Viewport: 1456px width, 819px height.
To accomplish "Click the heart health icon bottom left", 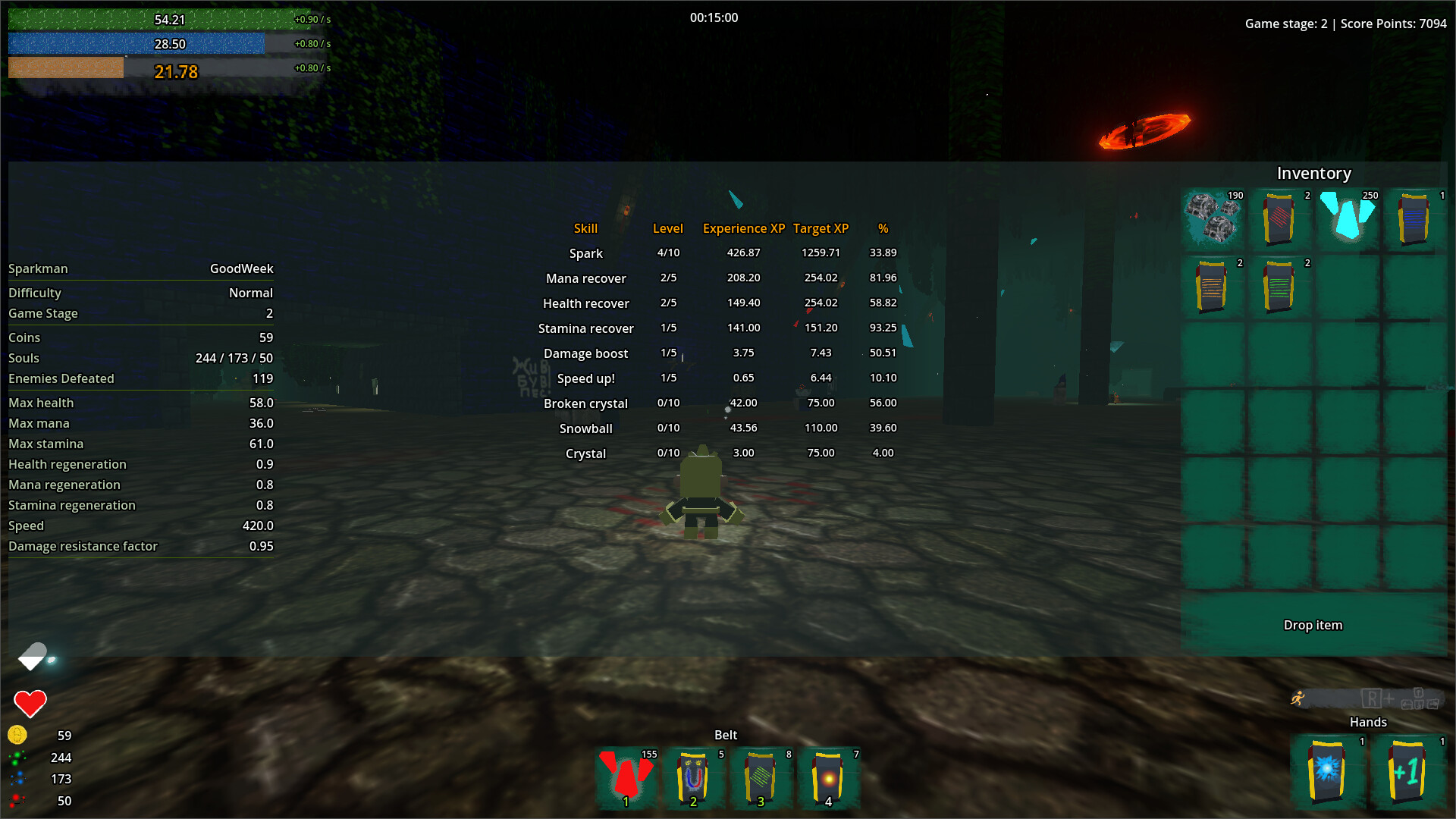I will [29, 702].
